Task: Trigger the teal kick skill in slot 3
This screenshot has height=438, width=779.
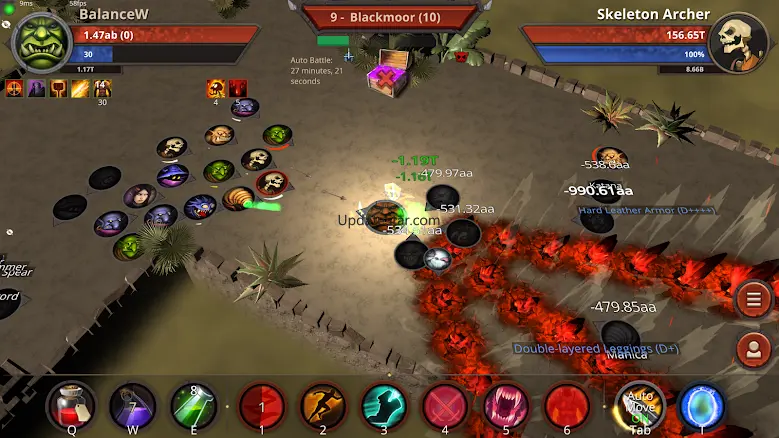Action: 385,407
